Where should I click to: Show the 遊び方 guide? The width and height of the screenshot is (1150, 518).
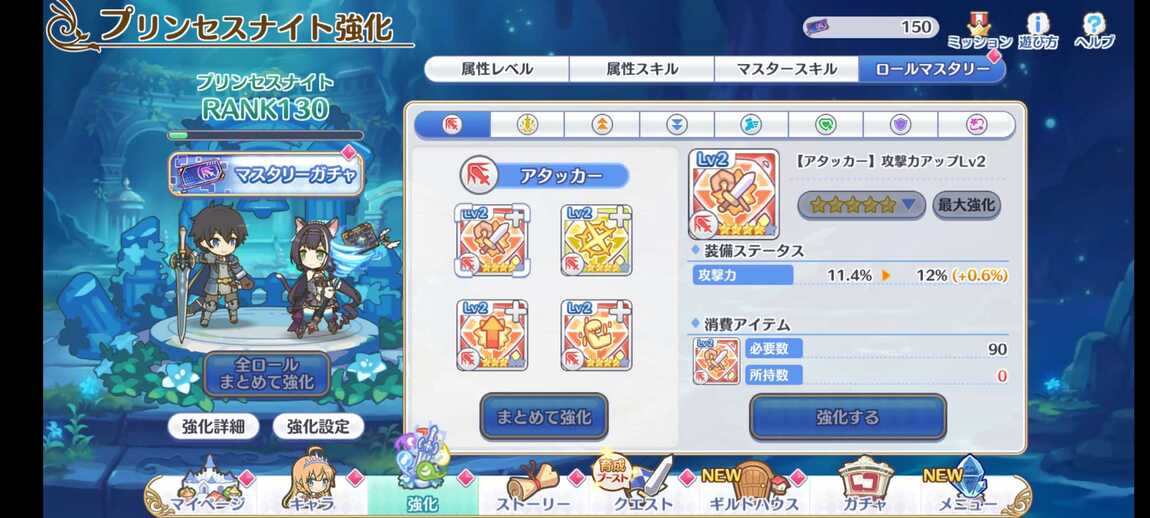tap(1039, 31)
